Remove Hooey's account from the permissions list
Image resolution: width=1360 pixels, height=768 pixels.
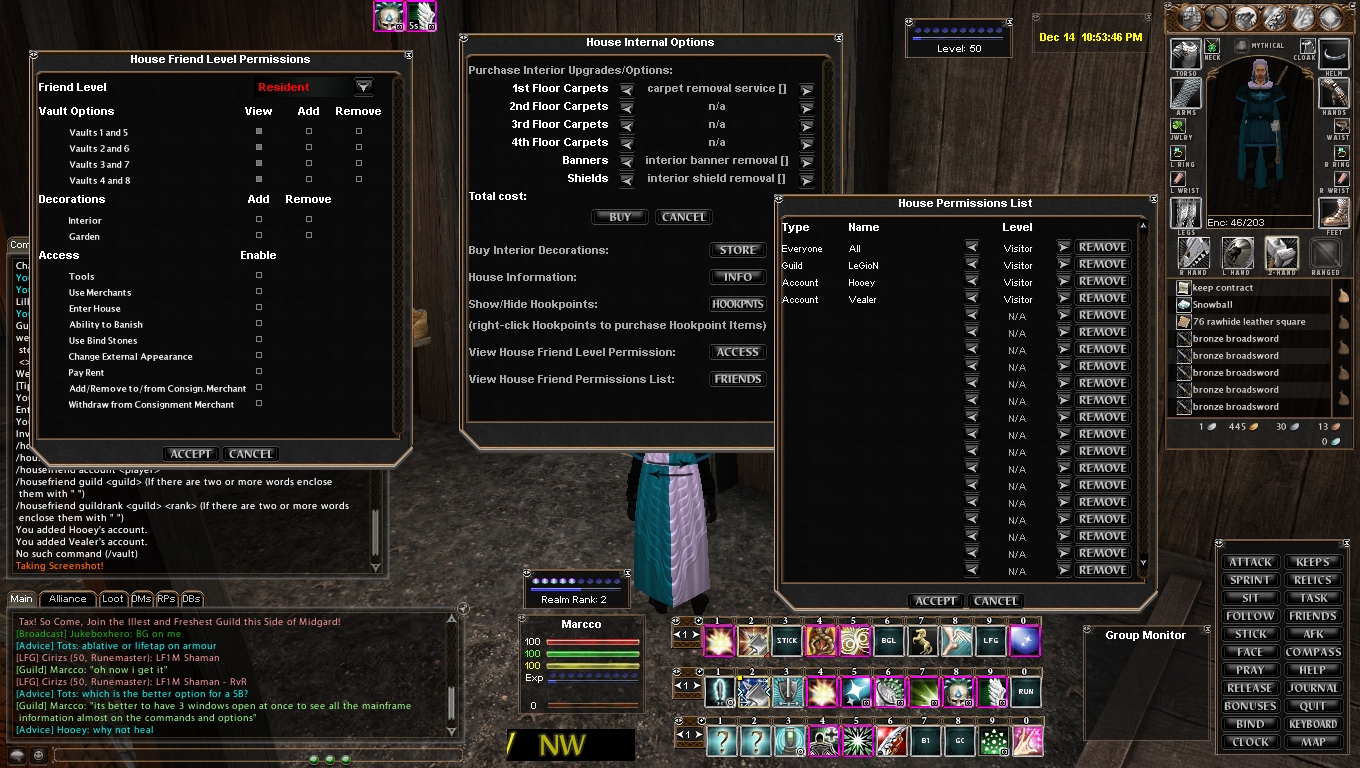point(1102,281)
